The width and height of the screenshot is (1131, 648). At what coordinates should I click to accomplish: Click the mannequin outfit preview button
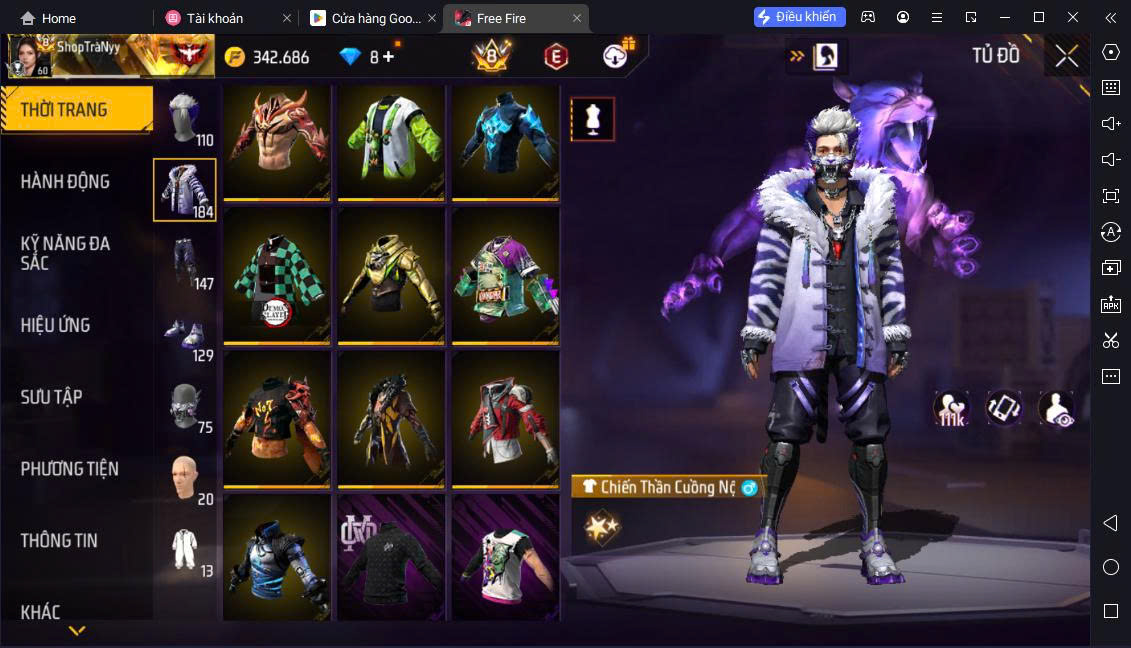tap(592, 119)
